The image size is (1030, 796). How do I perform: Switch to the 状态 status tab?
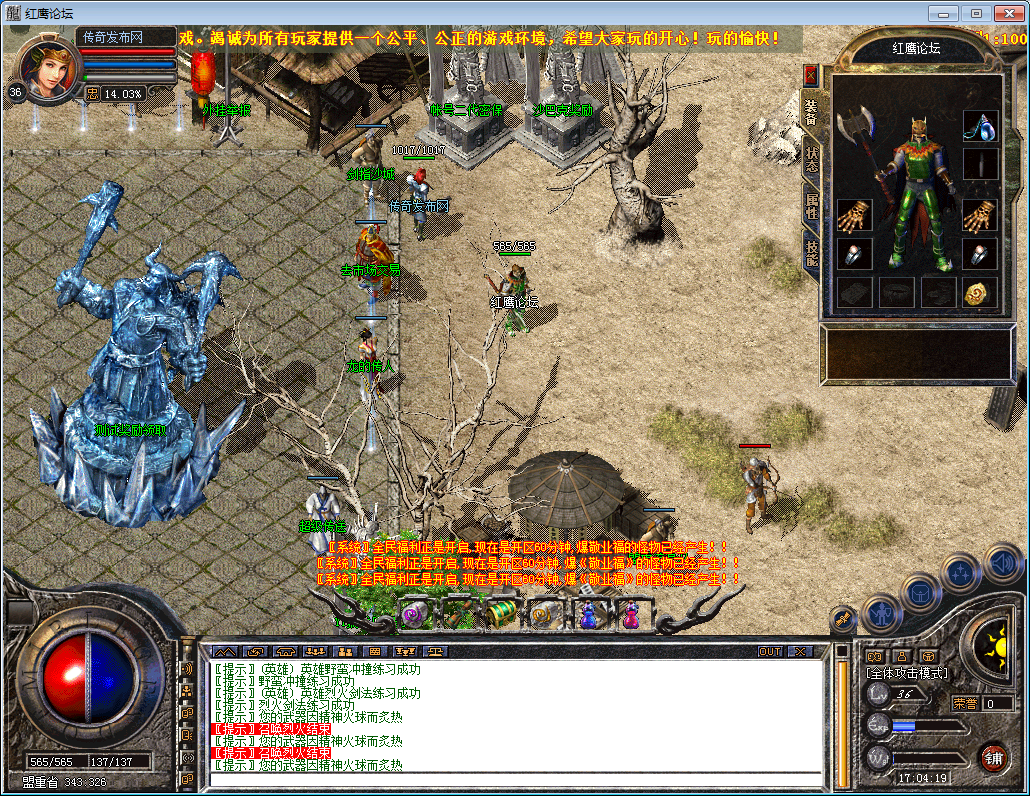tap(811, 160)
